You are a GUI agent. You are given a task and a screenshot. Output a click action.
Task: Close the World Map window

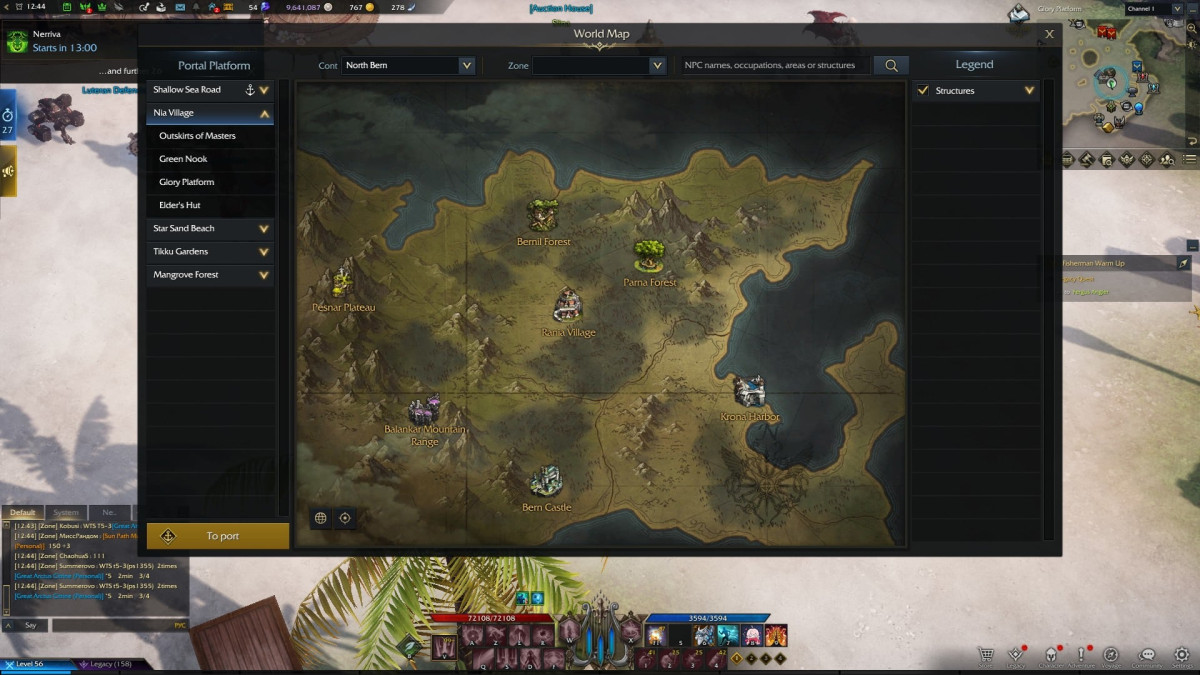[1049, 34]
